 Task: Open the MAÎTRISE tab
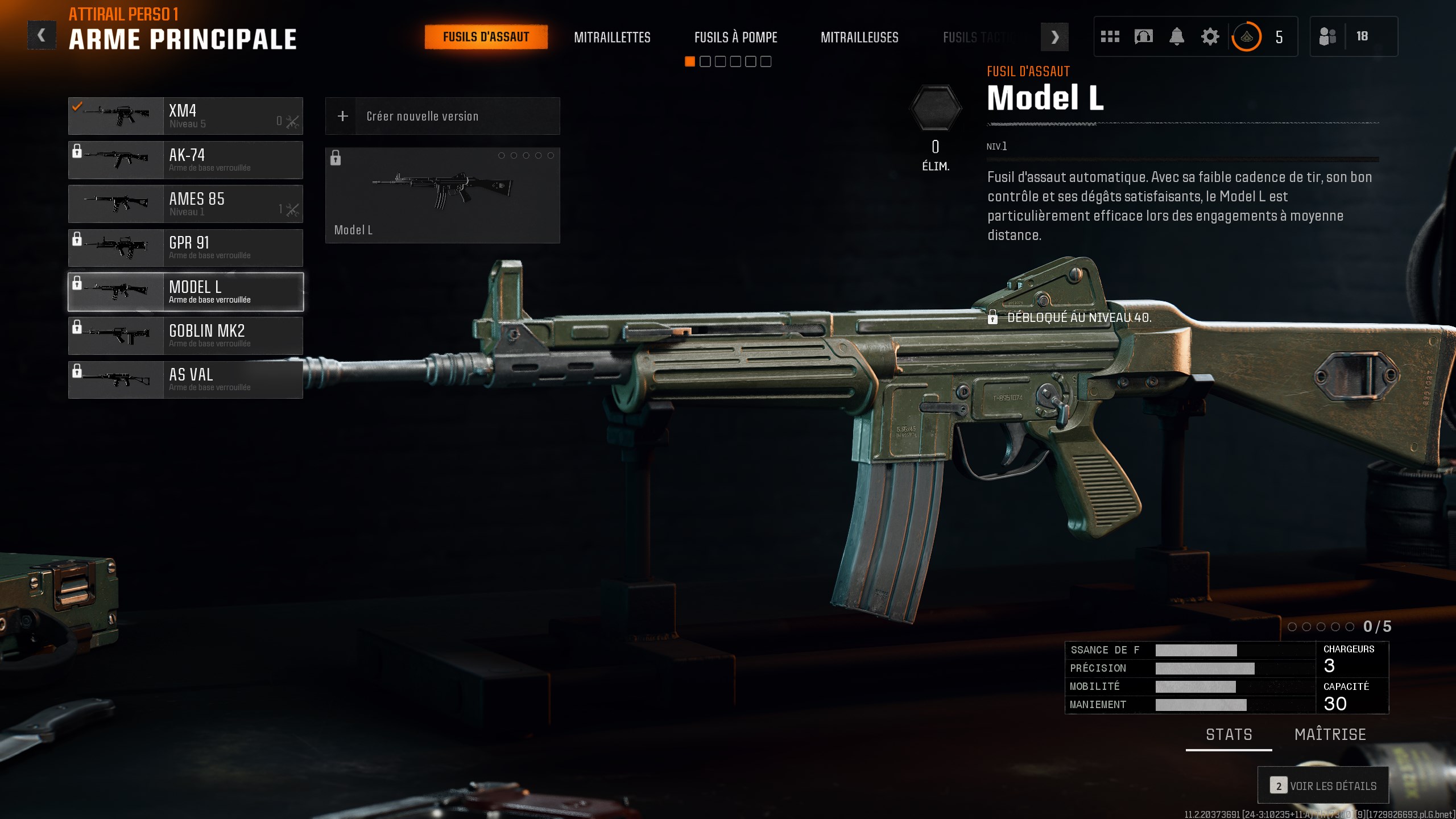click(x=1330, y=734)
